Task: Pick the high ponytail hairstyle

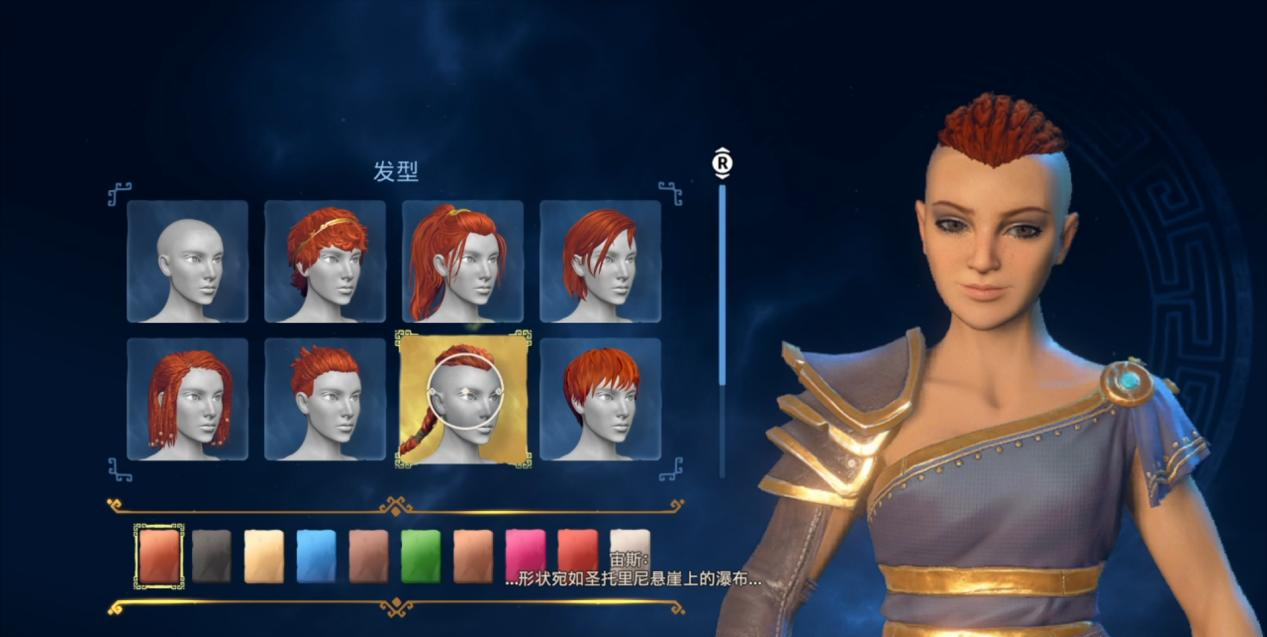Action: point(462,261)
